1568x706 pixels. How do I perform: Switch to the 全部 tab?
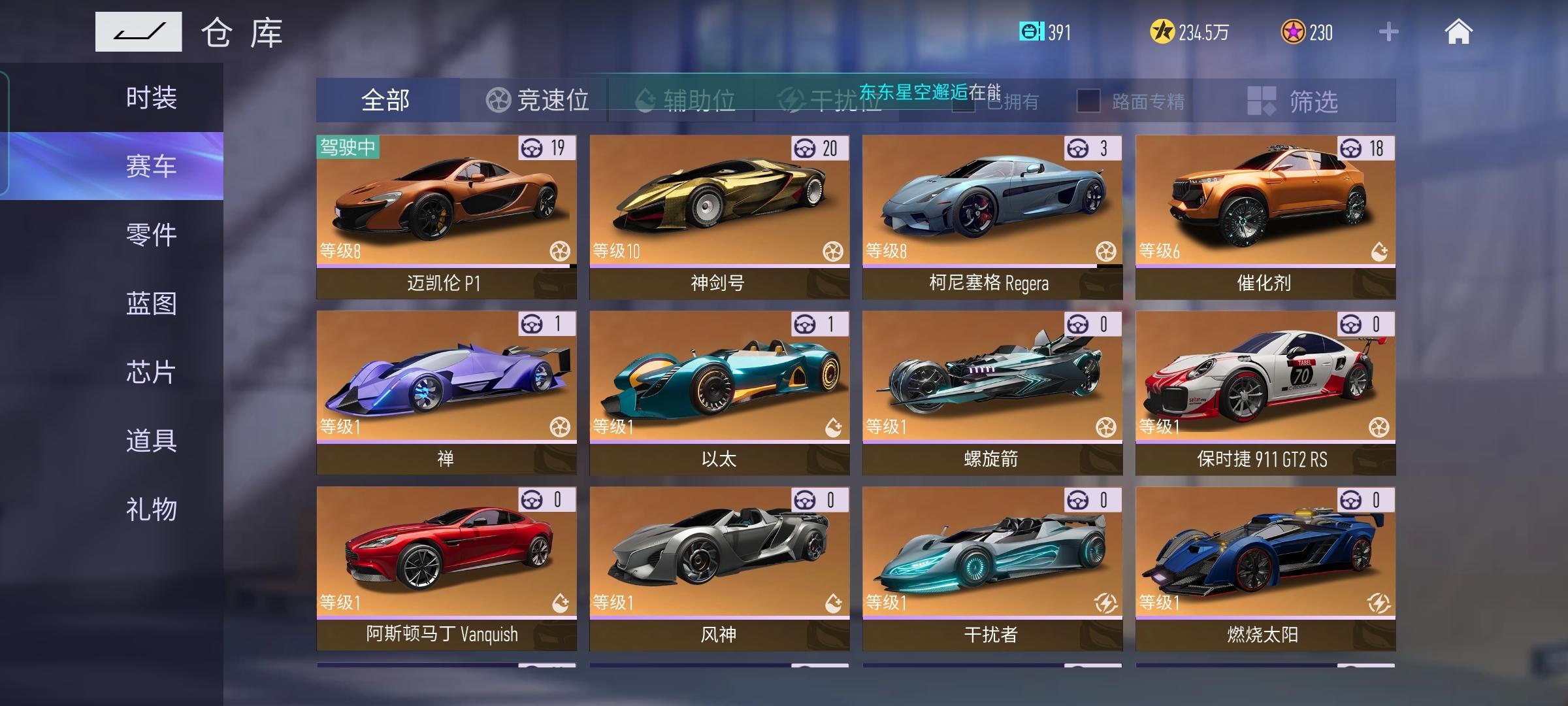pos(387,99)
